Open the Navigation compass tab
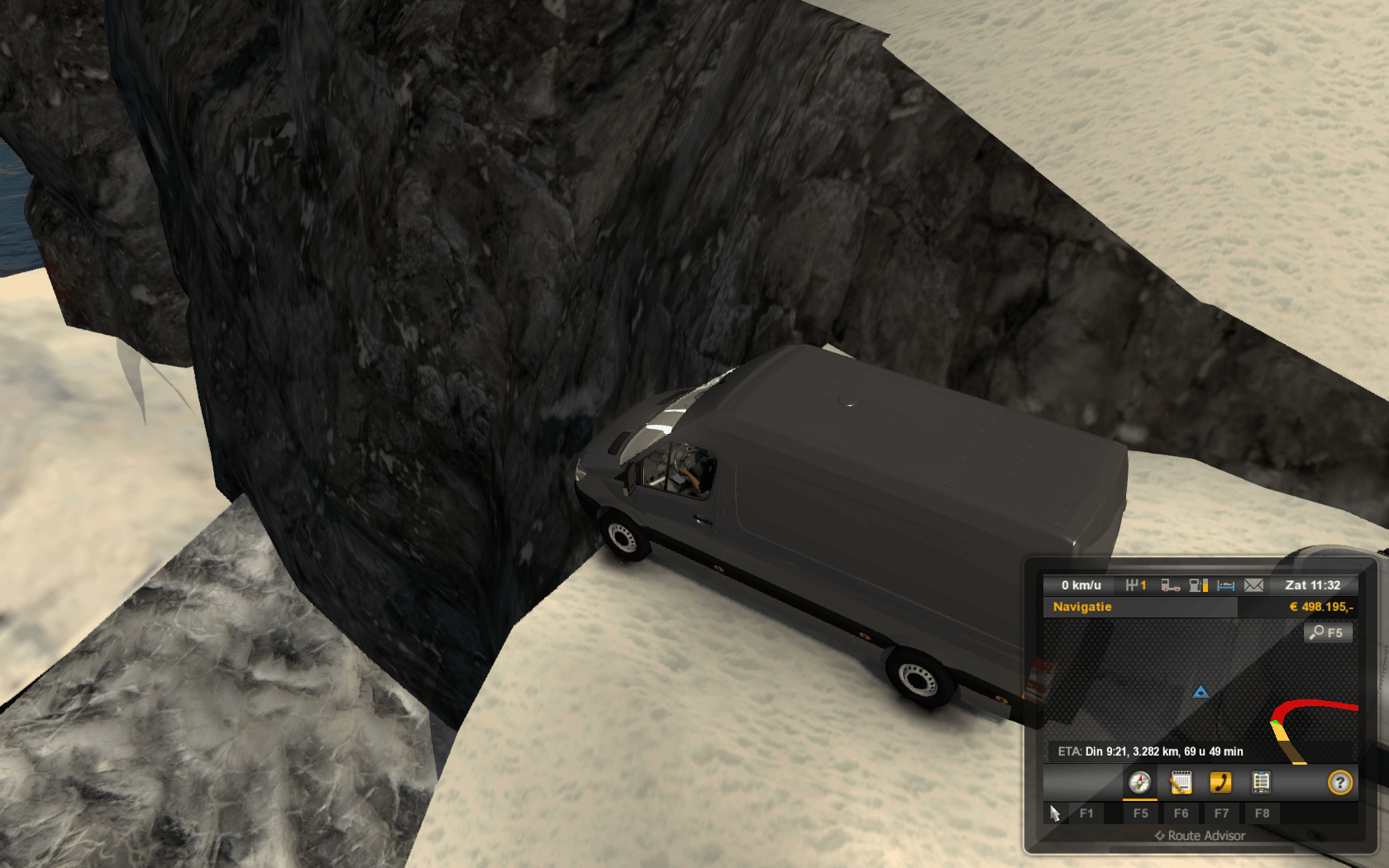 pos(1139,782)
